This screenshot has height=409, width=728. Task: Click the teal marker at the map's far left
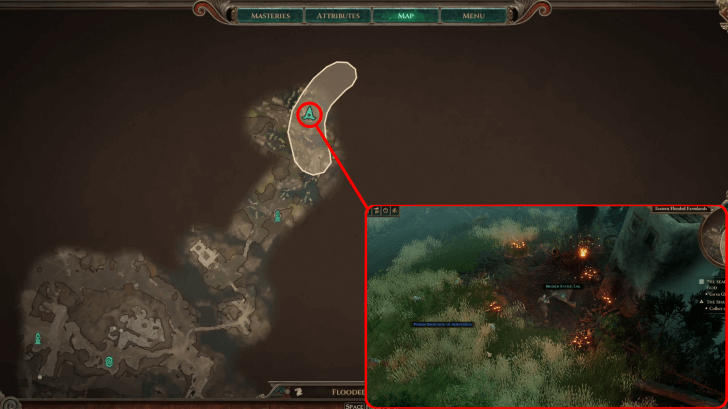(38, 339)
